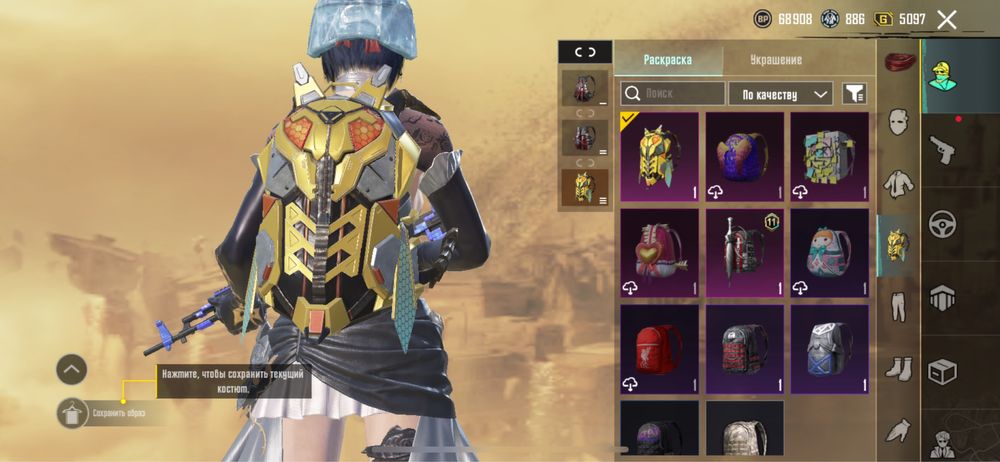Open the face mask category
Image resolution: width=1000 pixels, height=462 pixels.
click(898, 122)
